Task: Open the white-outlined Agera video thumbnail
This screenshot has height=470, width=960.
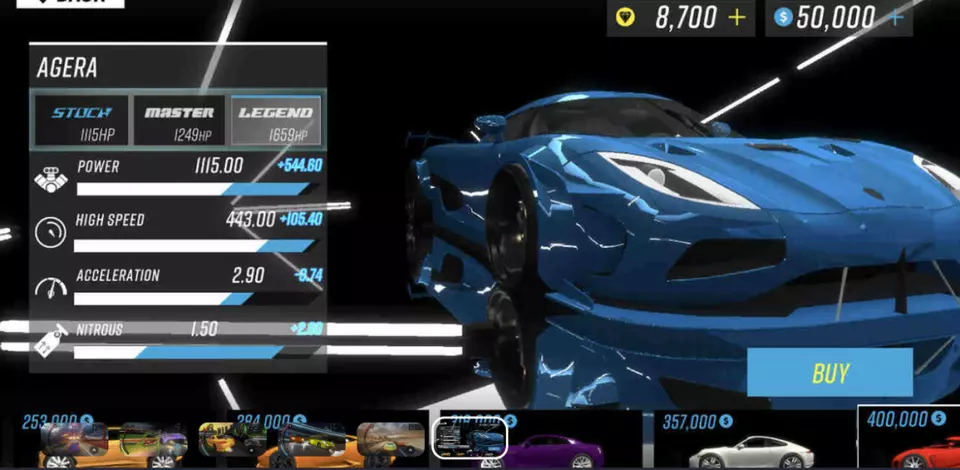Action: pyautogui.click(x=469, y=438)
